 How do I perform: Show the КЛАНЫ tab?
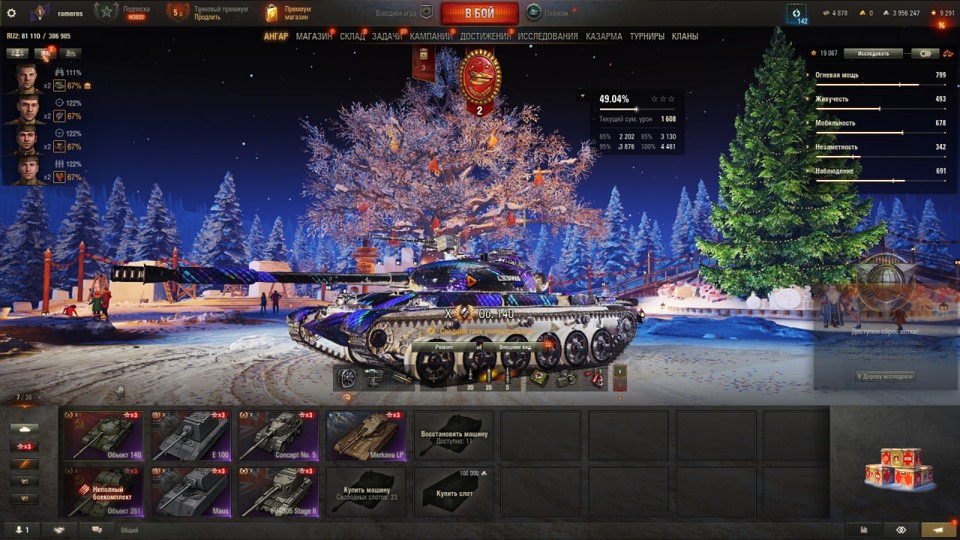(x=685, y=36)
